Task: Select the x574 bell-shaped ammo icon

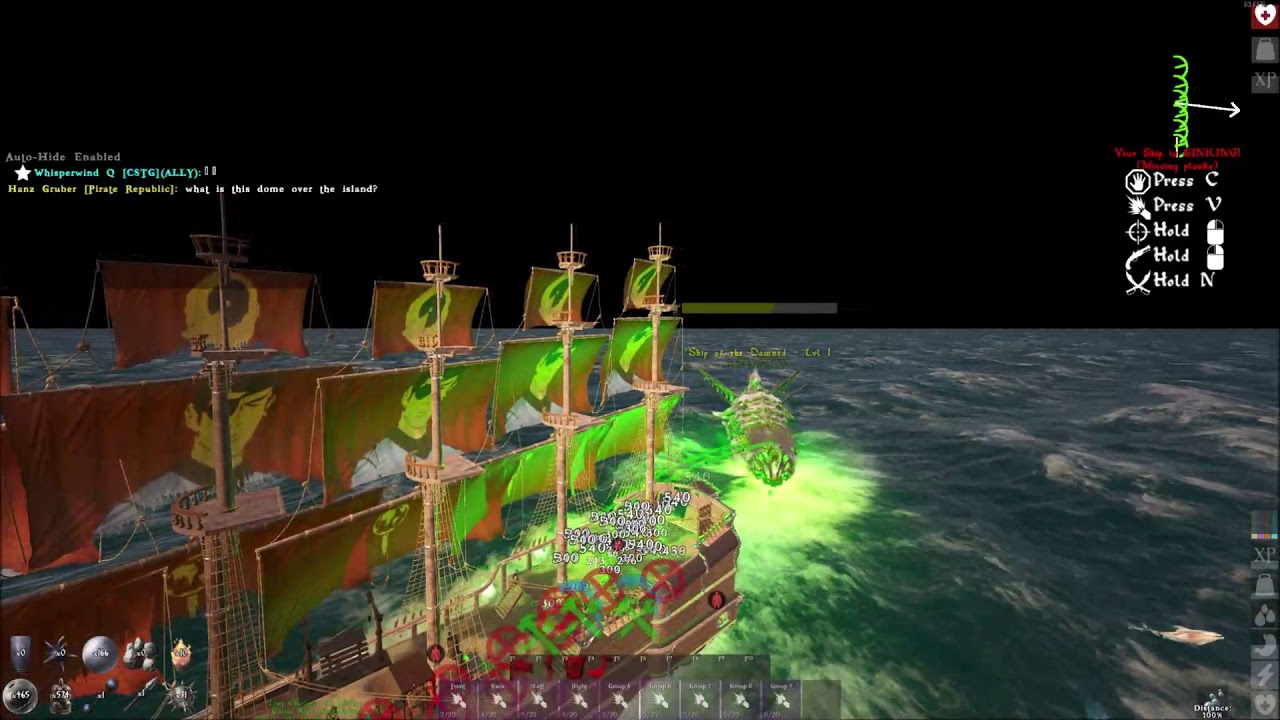Action: coord(60,694)
